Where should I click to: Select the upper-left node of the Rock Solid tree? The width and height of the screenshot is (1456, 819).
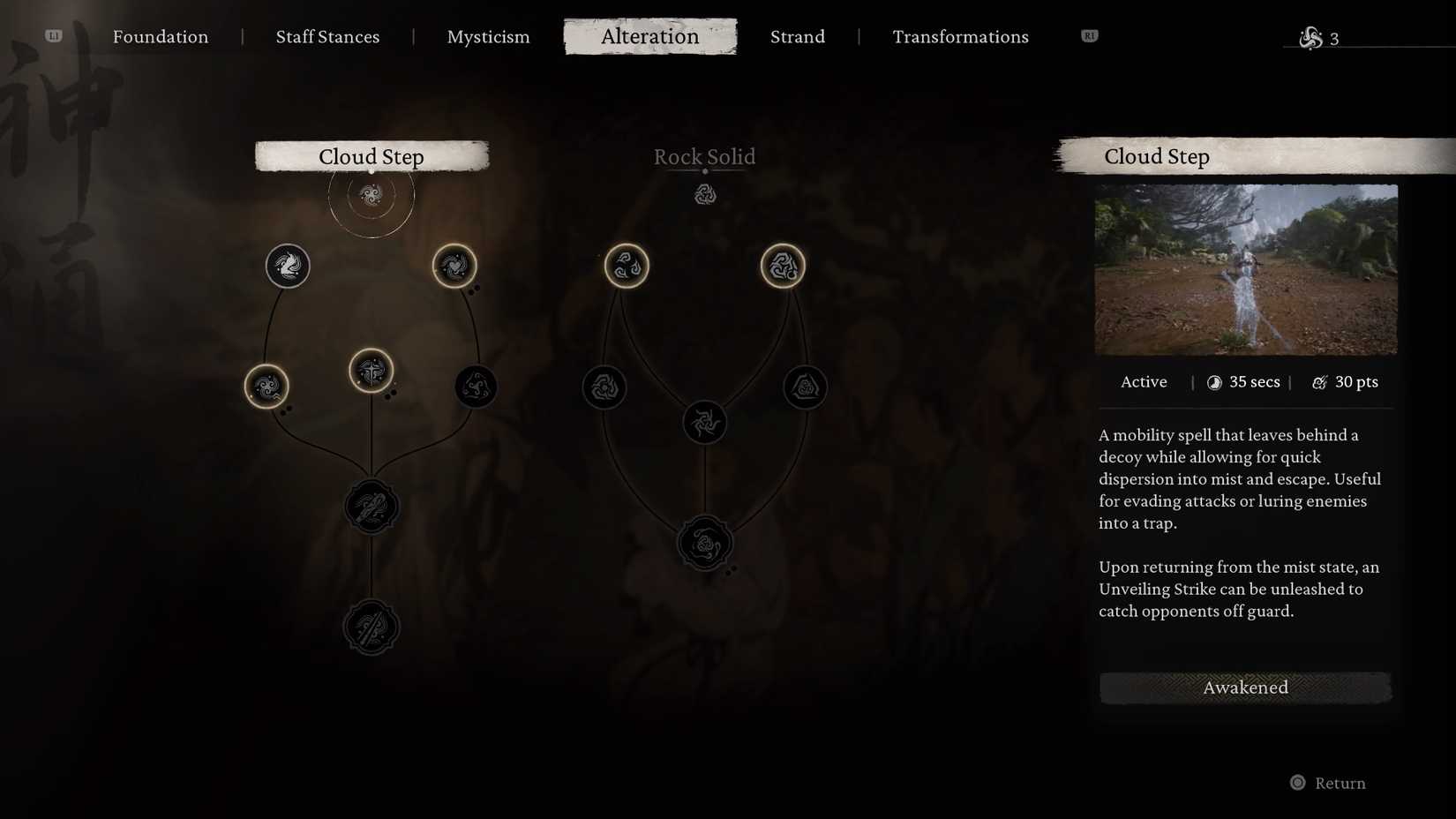click(x=627, y=266)
